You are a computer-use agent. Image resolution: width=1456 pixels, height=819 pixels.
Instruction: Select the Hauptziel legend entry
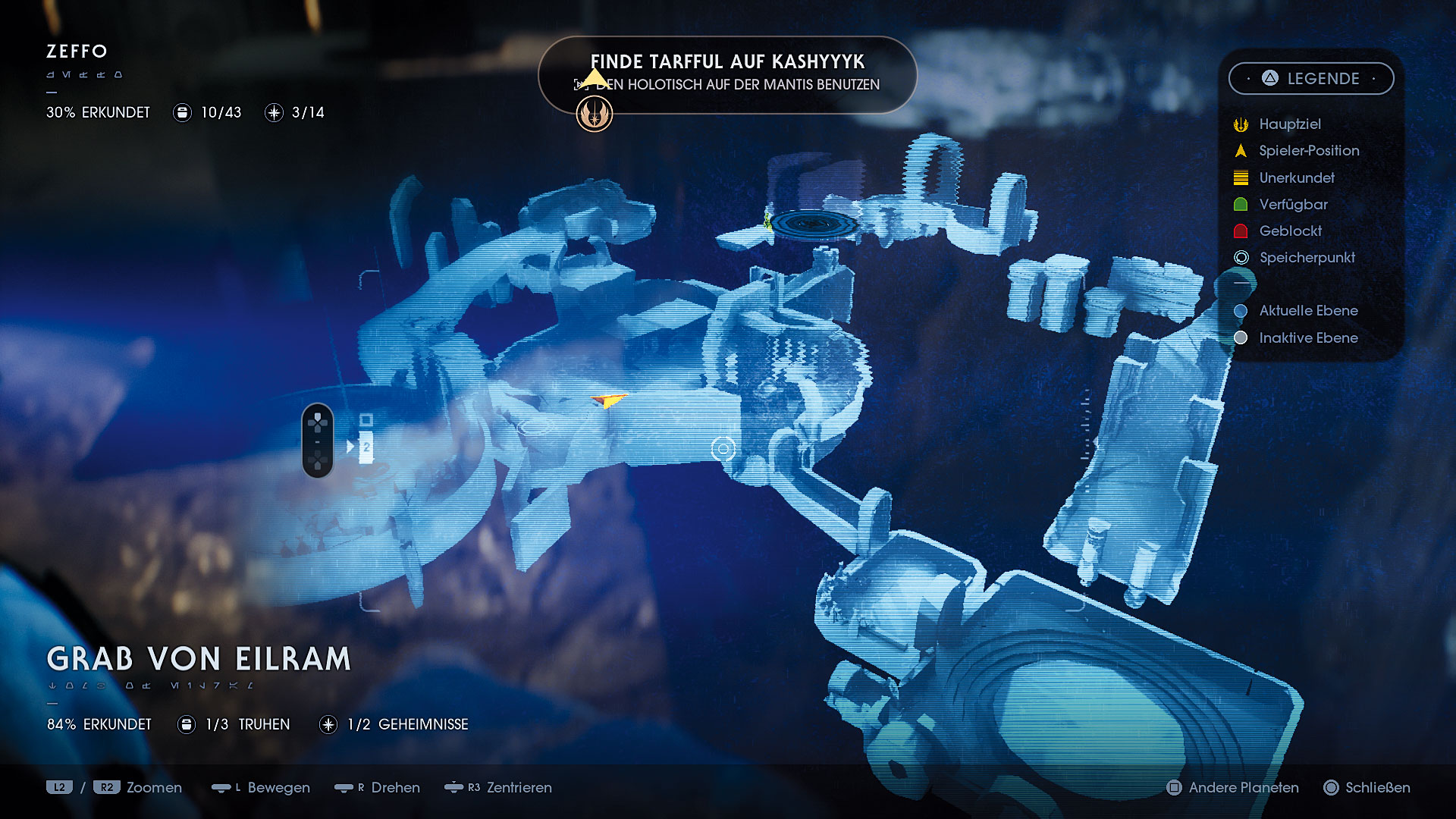point(1289,124)
